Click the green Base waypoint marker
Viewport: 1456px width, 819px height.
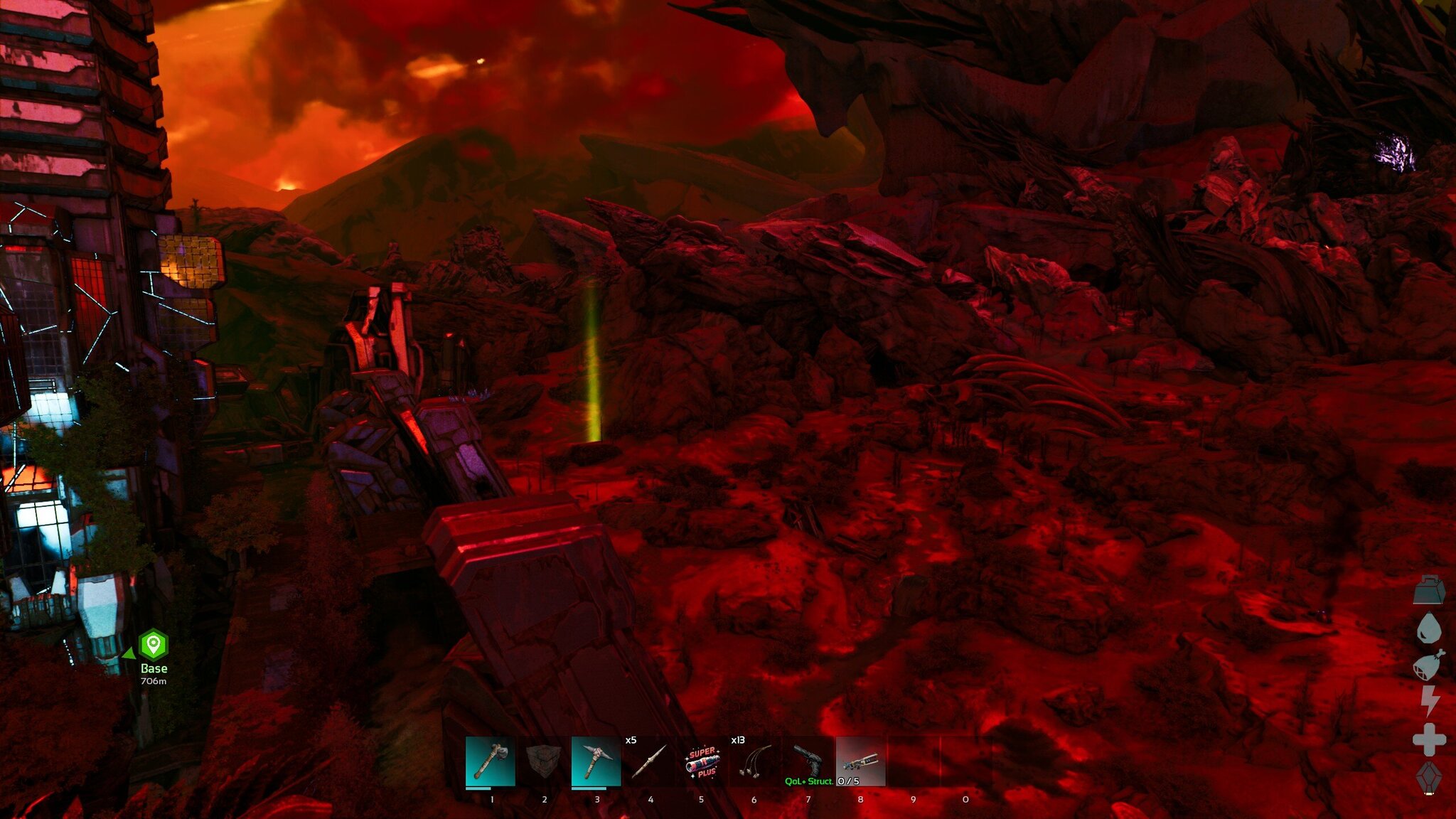(153, 645)
